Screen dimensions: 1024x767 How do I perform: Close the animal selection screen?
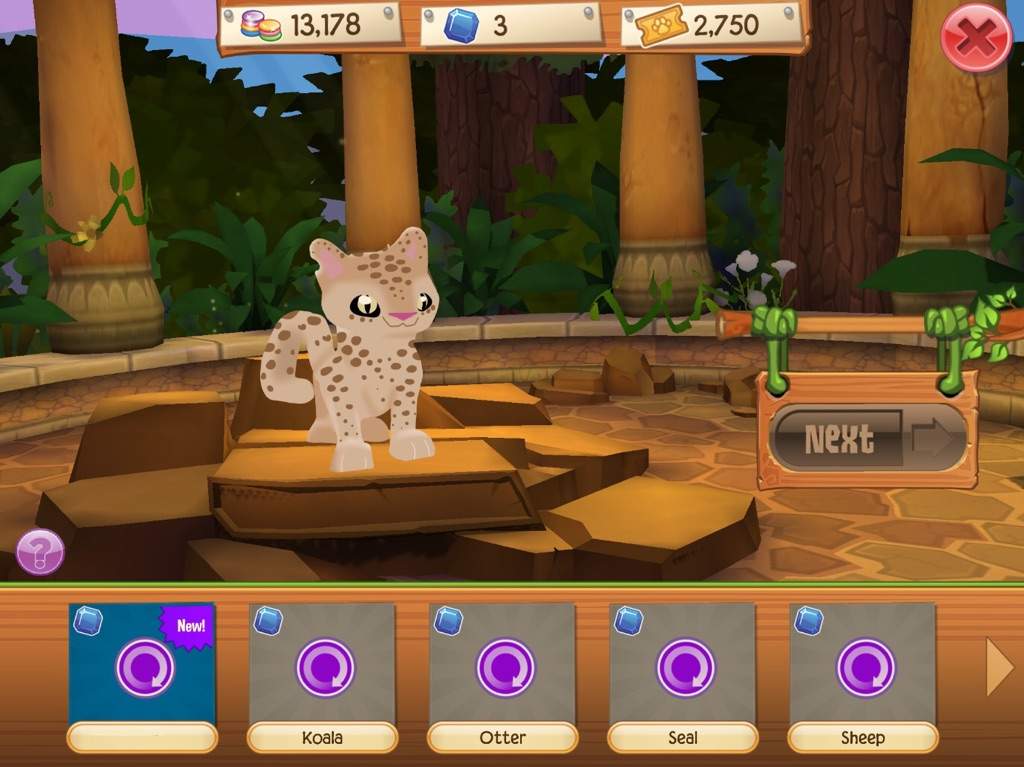[976, 38]
